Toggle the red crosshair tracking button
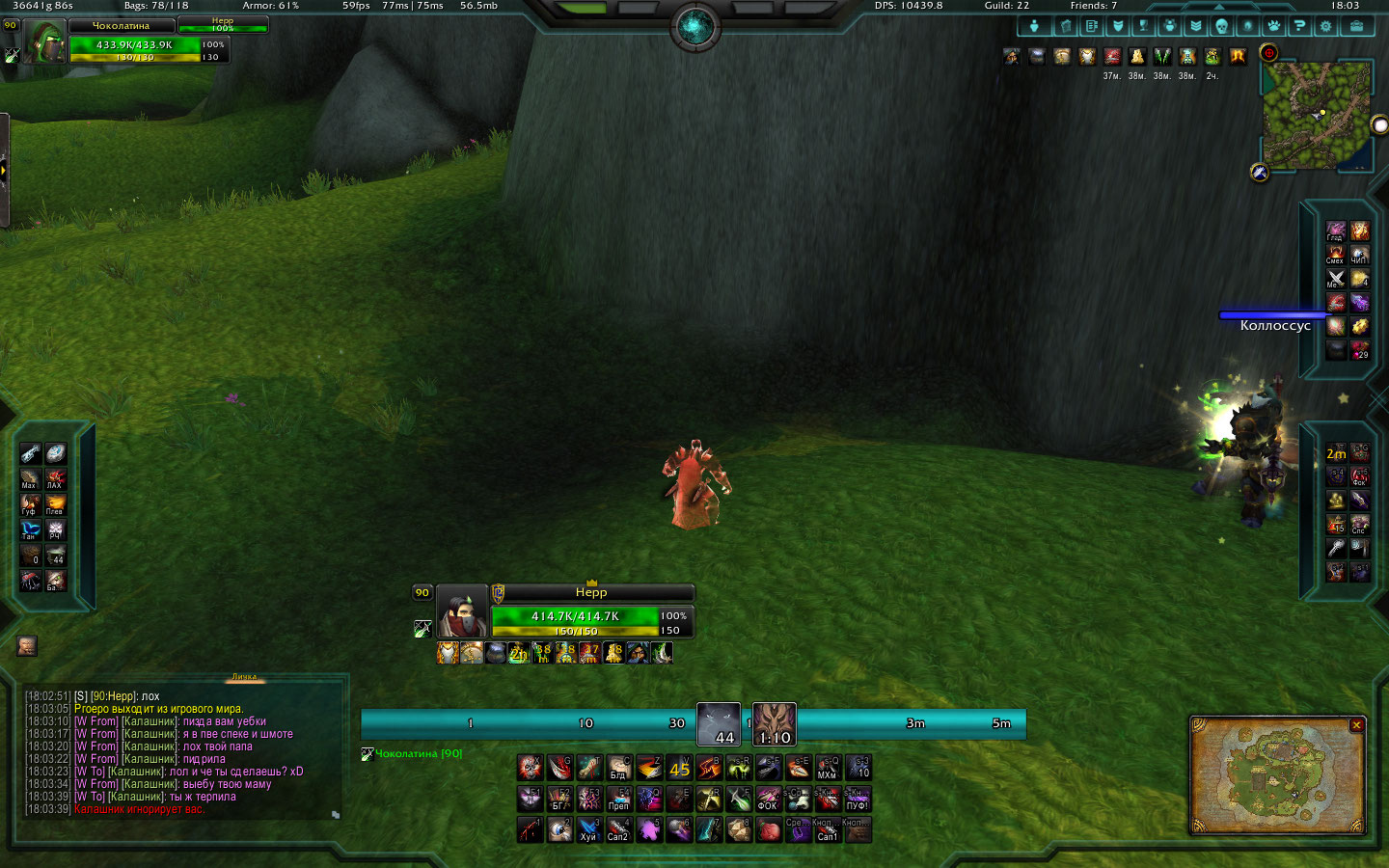 point(1269,53)
